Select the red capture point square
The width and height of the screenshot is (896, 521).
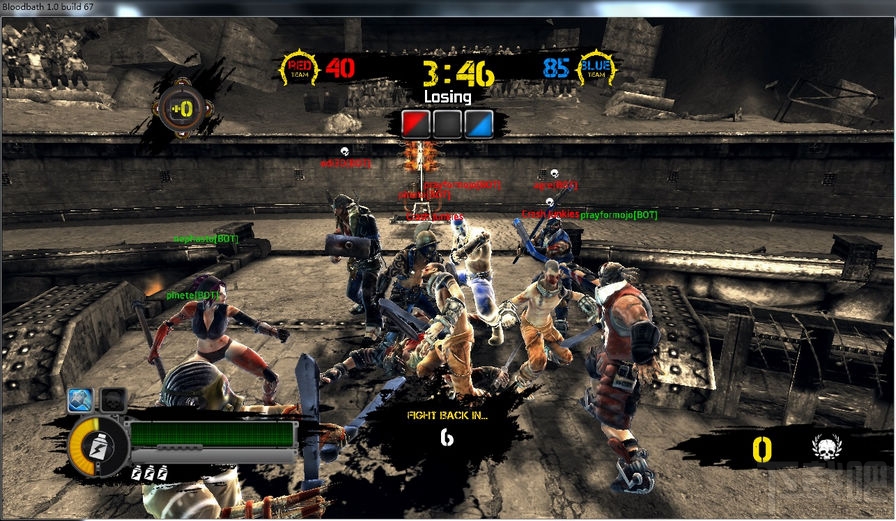[415, 124]
